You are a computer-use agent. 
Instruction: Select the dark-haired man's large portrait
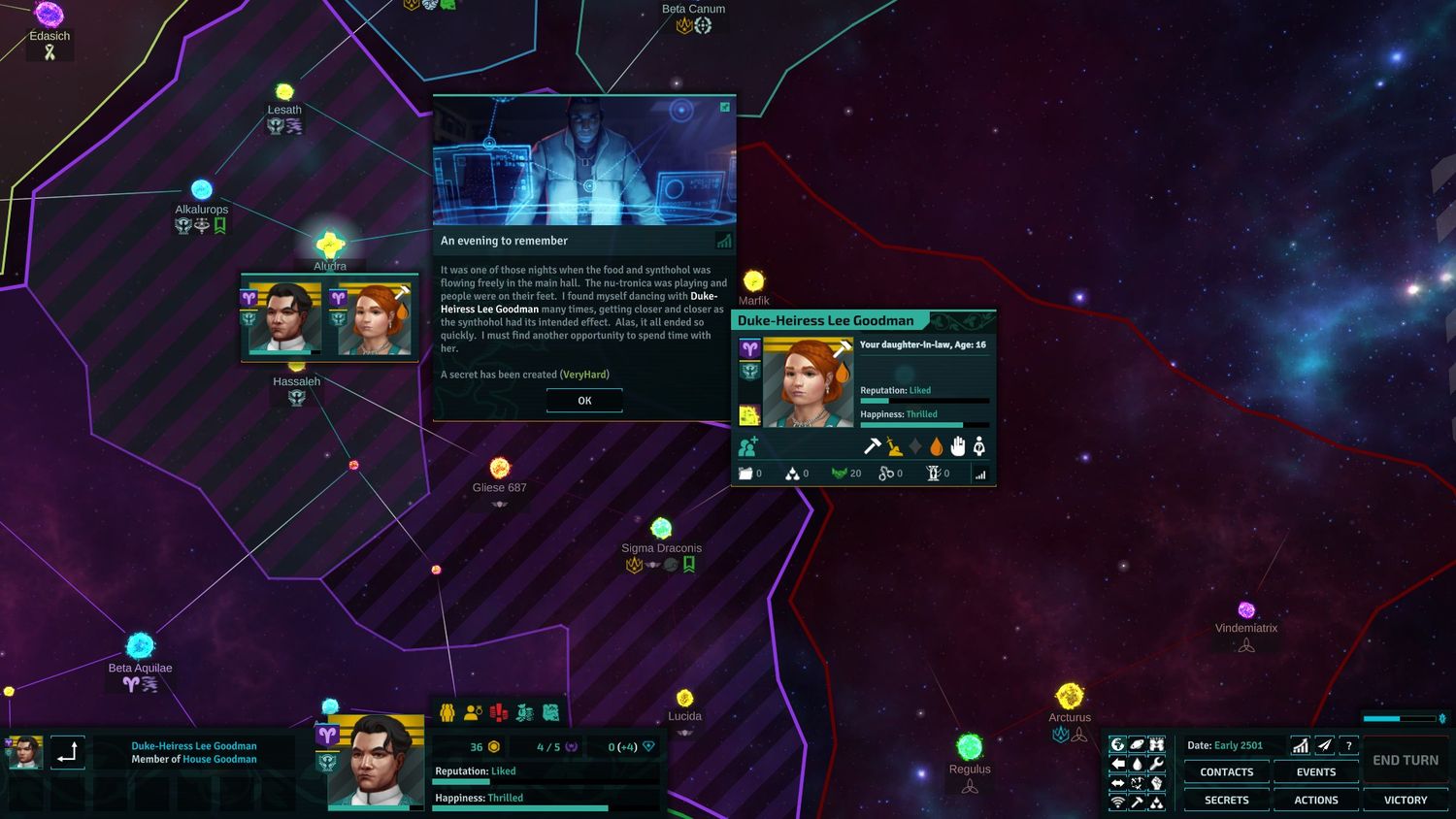[377, 762]
